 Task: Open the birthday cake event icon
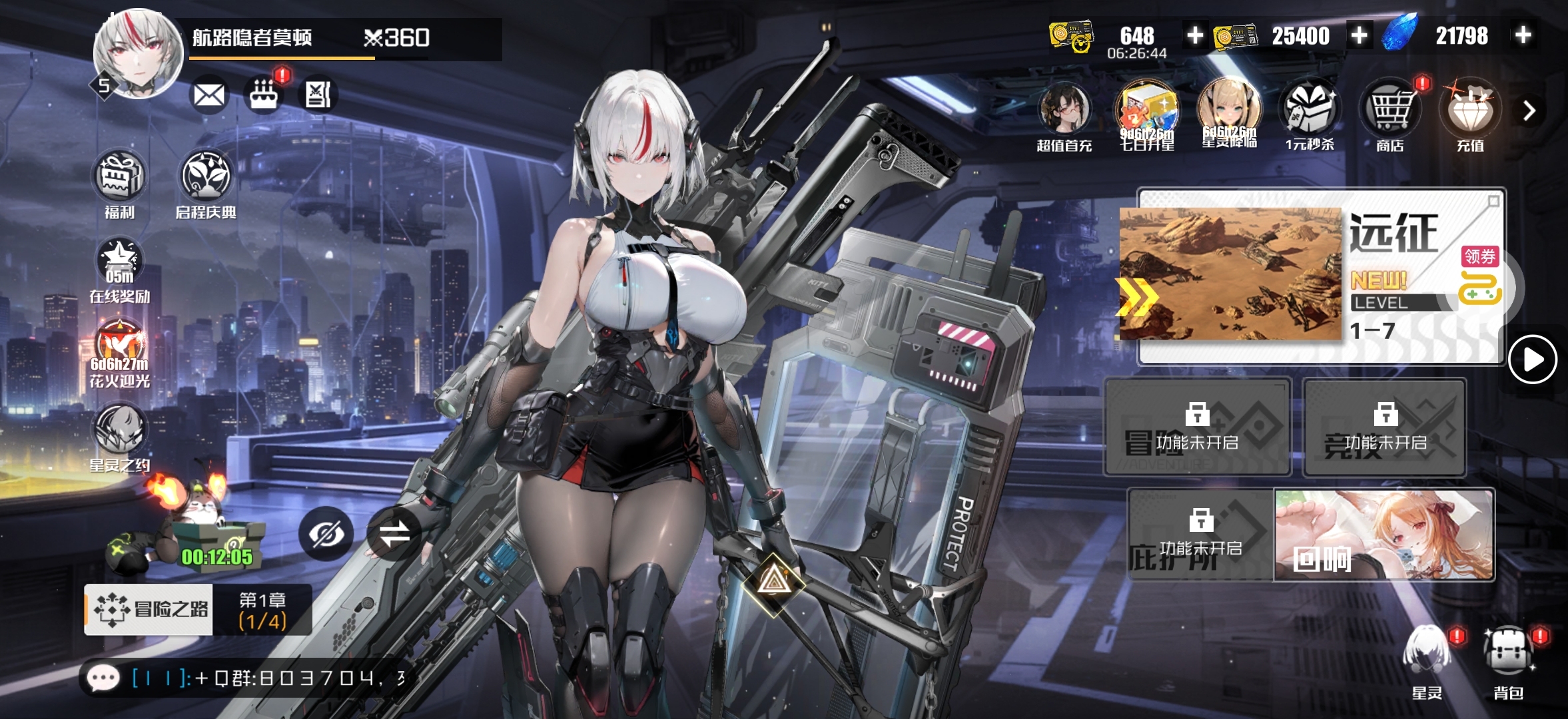[x=264, y=95]
